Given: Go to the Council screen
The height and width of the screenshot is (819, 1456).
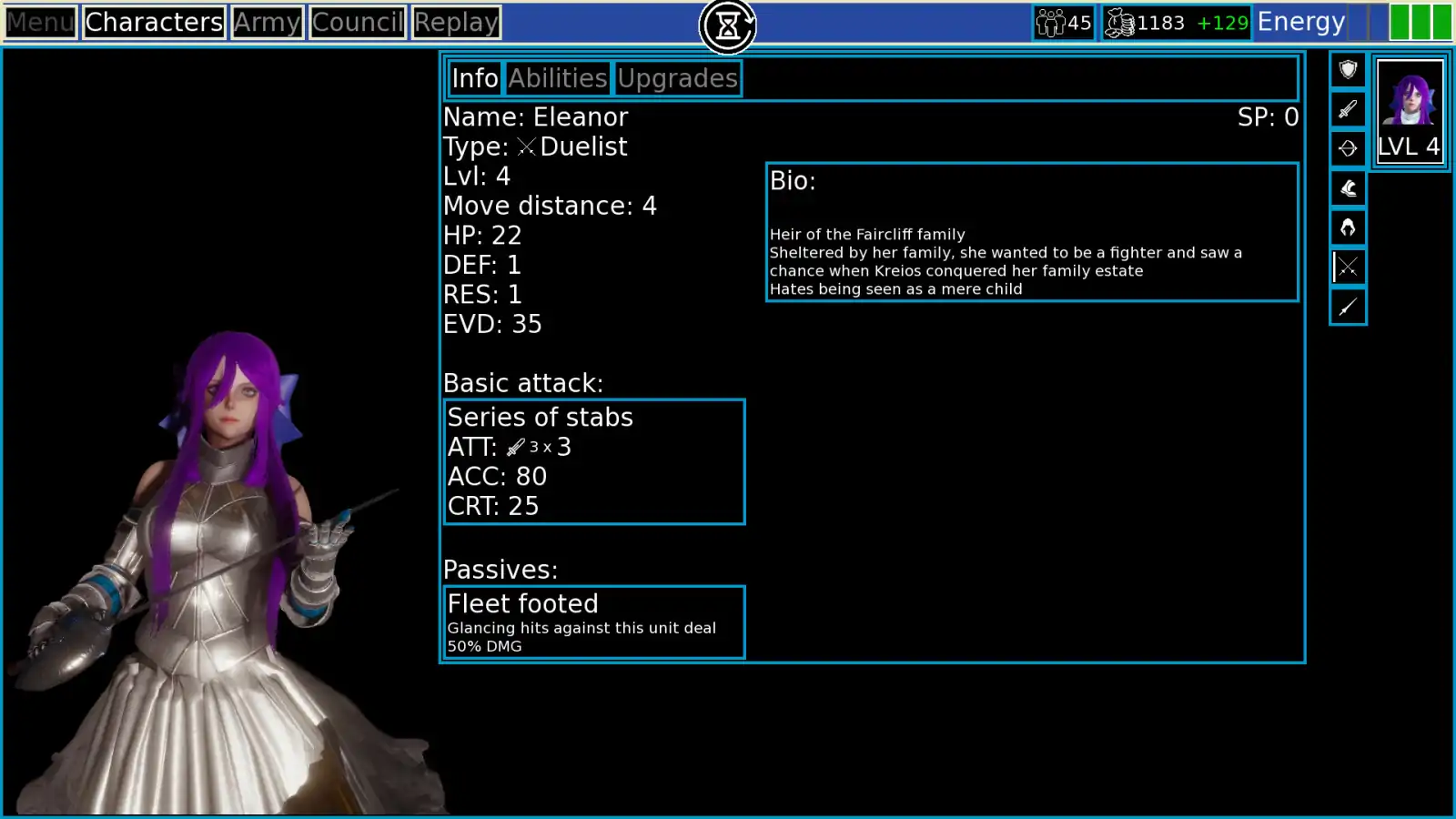Looking at the screenshot, I should pos(357,22).
